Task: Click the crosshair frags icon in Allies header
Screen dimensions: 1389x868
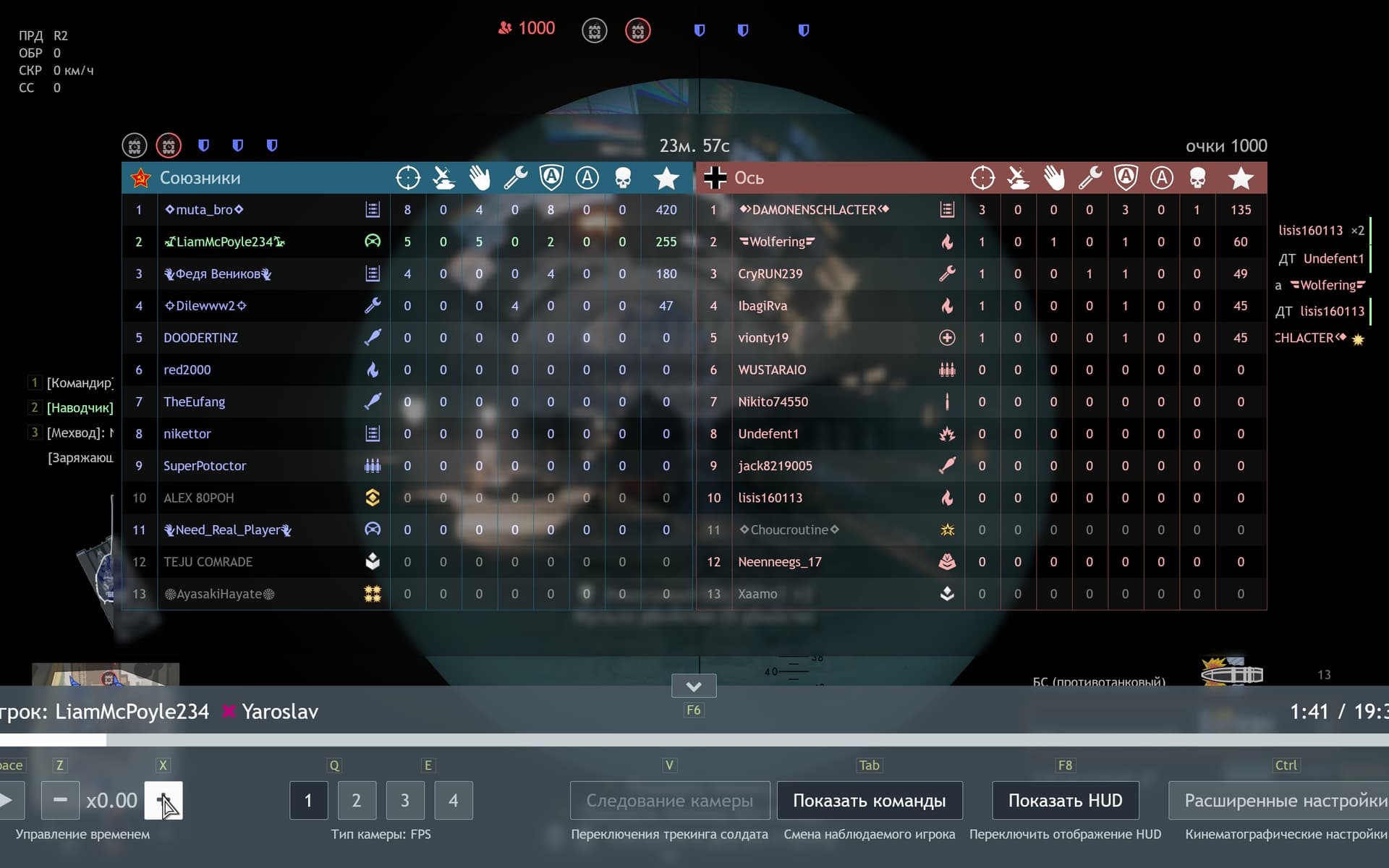Action: coord(408,177)
